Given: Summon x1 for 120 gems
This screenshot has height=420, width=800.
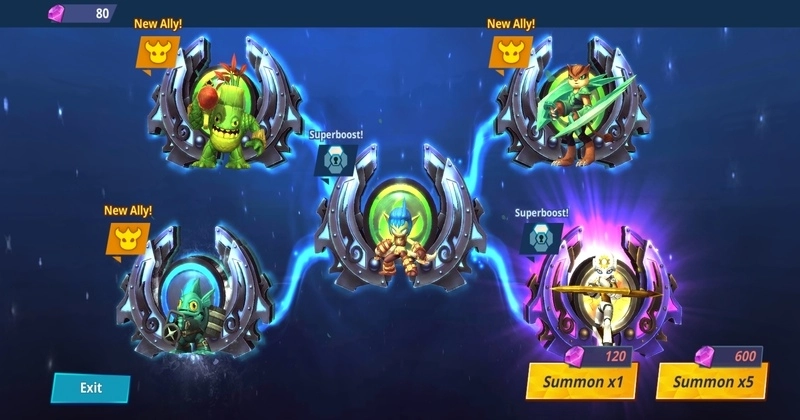Looking at the screenshot, I should point(583,381).
